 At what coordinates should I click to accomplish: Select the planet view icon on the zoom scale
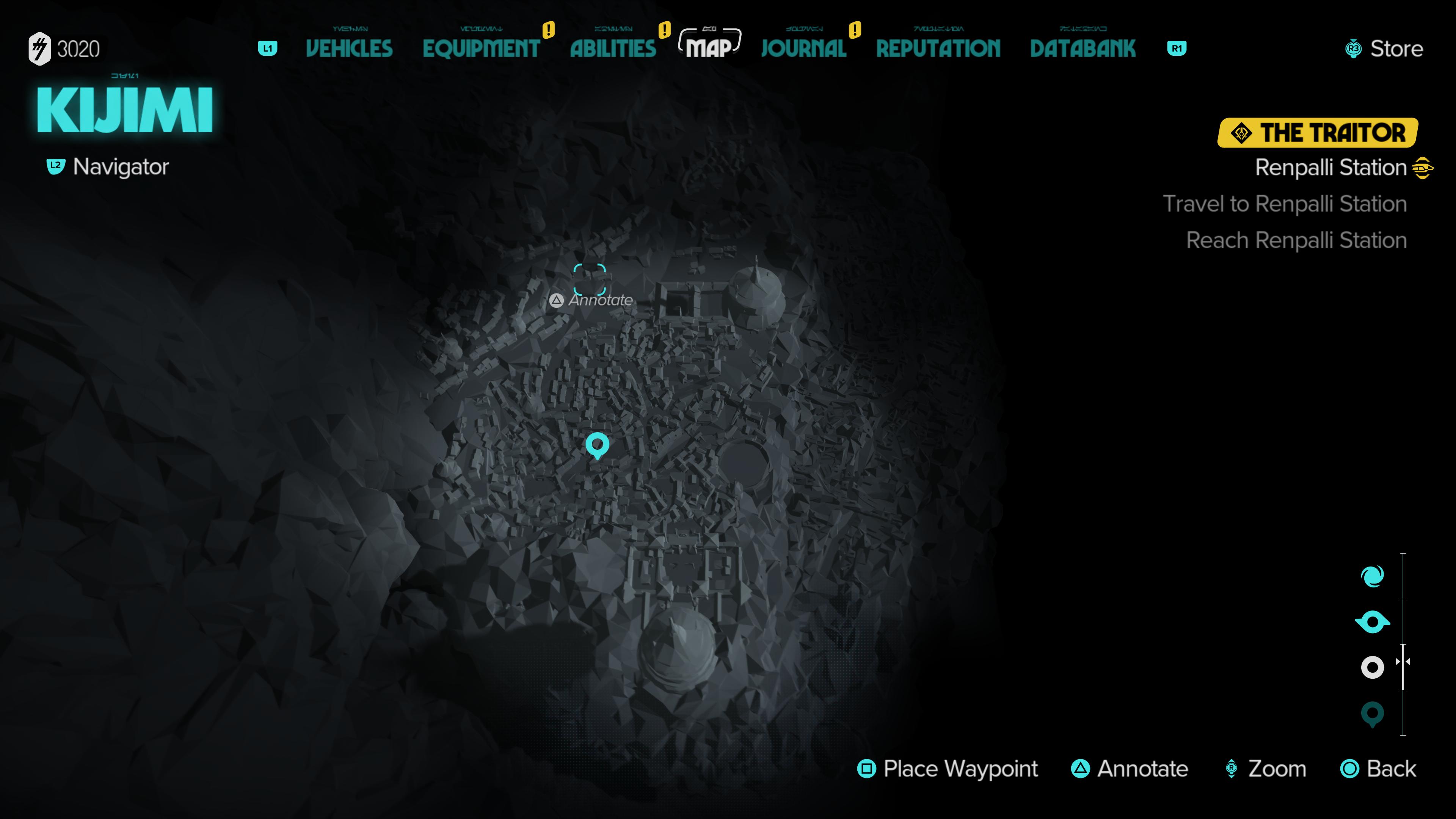click(x=1372, y=621)
